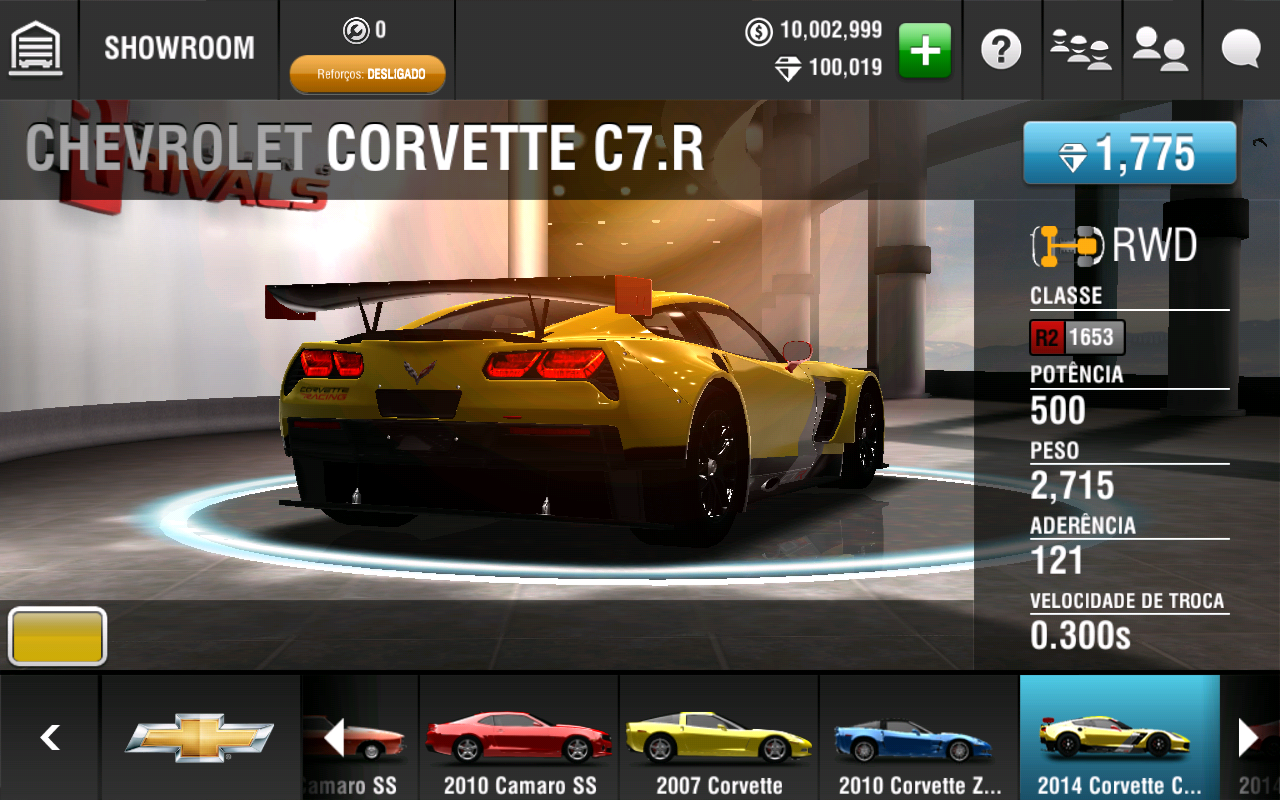Choose the yellow paint color swatch
1280x800 pixels.
point(57,637)
